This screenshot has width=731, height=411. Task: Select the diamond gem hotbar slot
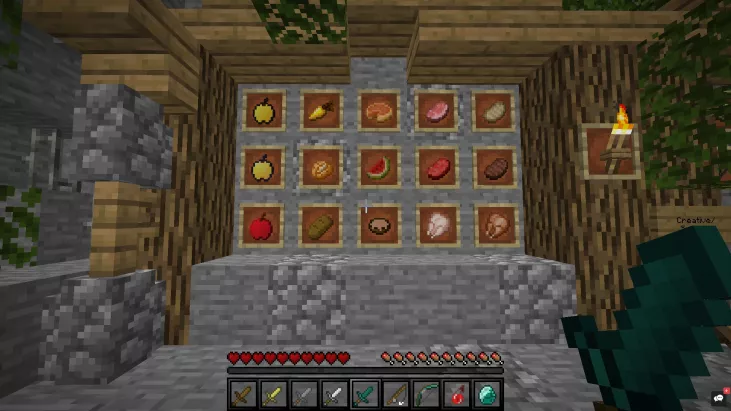coord(487,394)
